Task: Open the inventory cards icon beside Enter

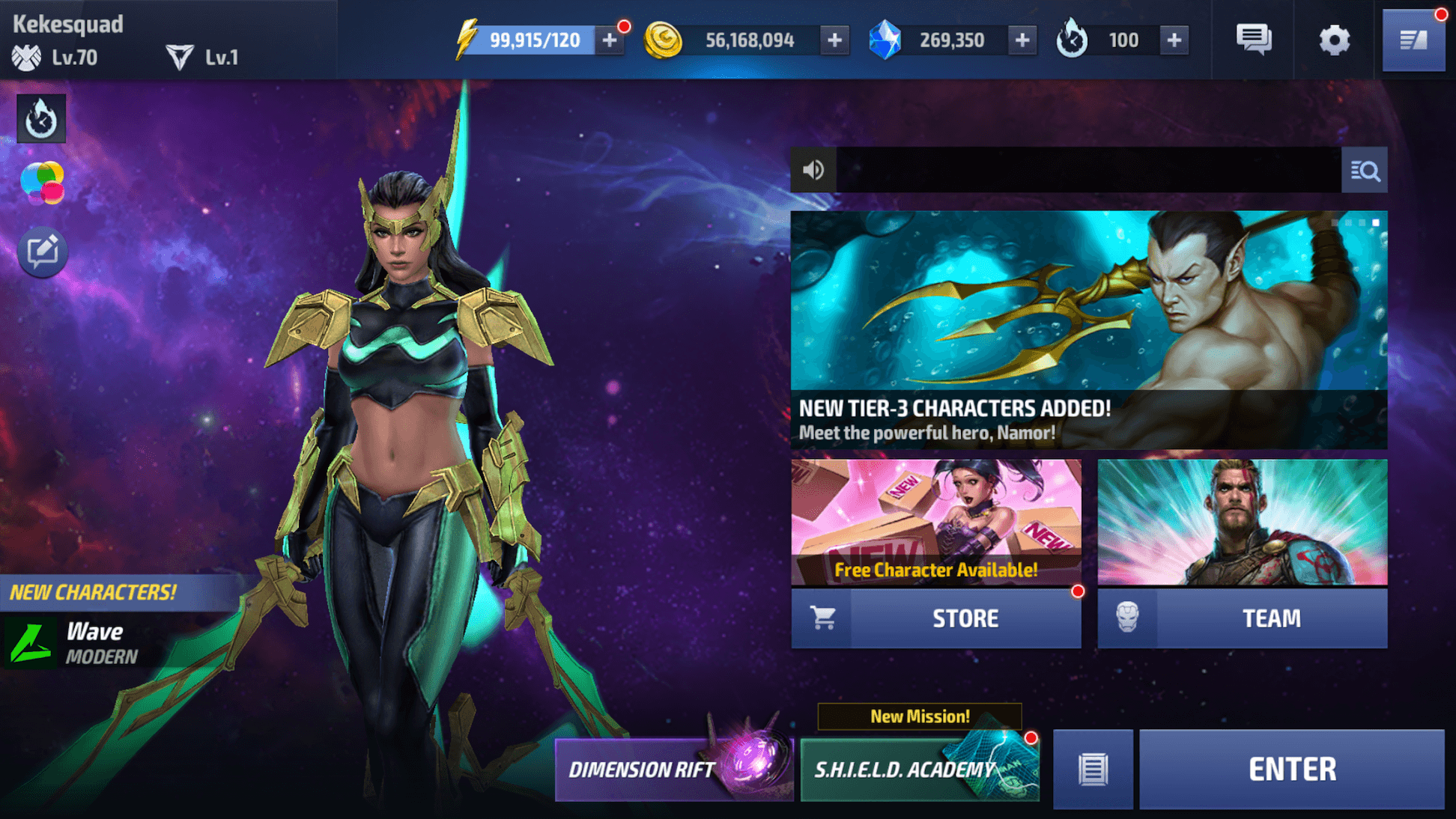Action: point(1093,769)
